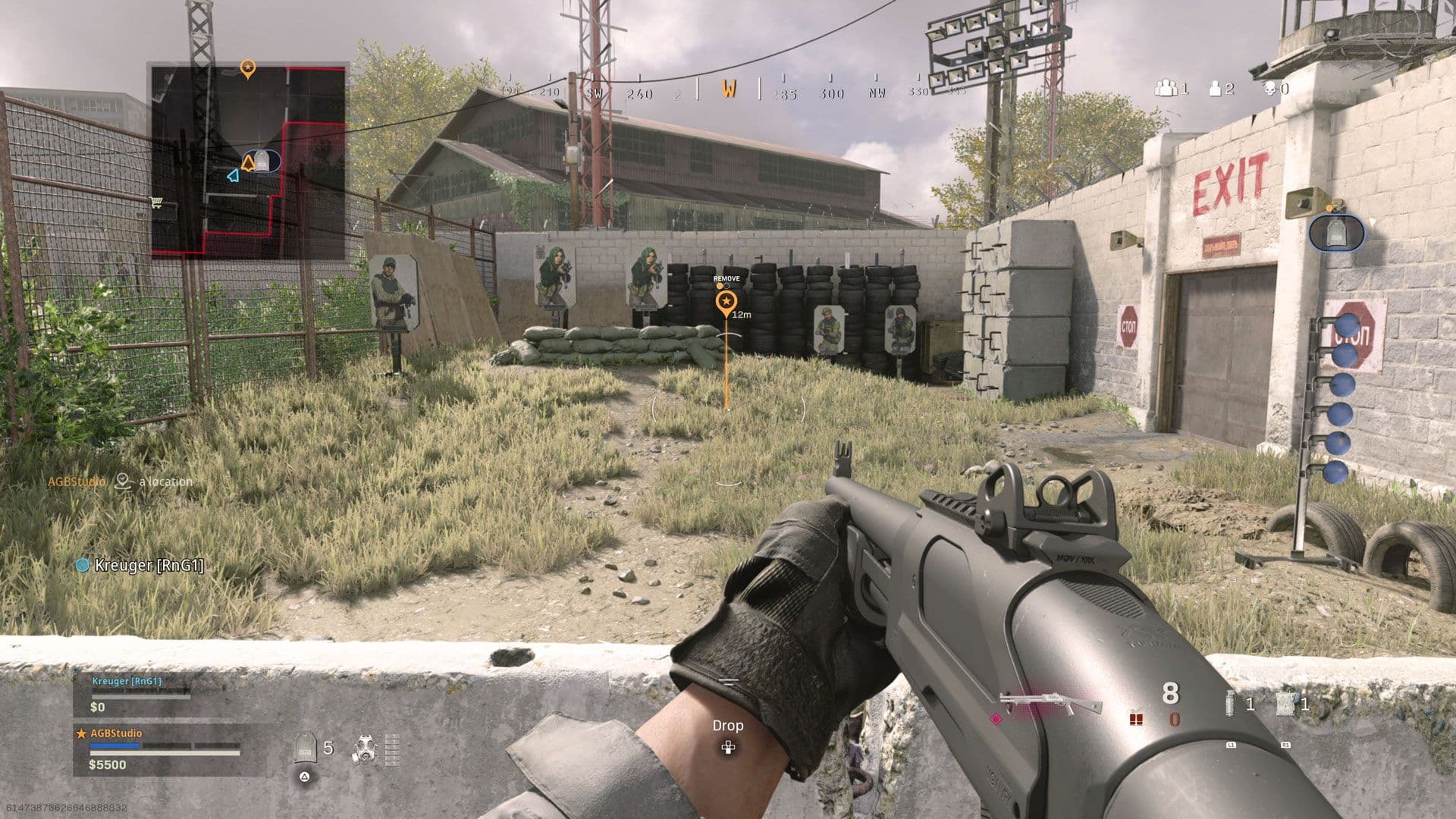Select the skull kill counter icon

click(x=1271, y=89)
